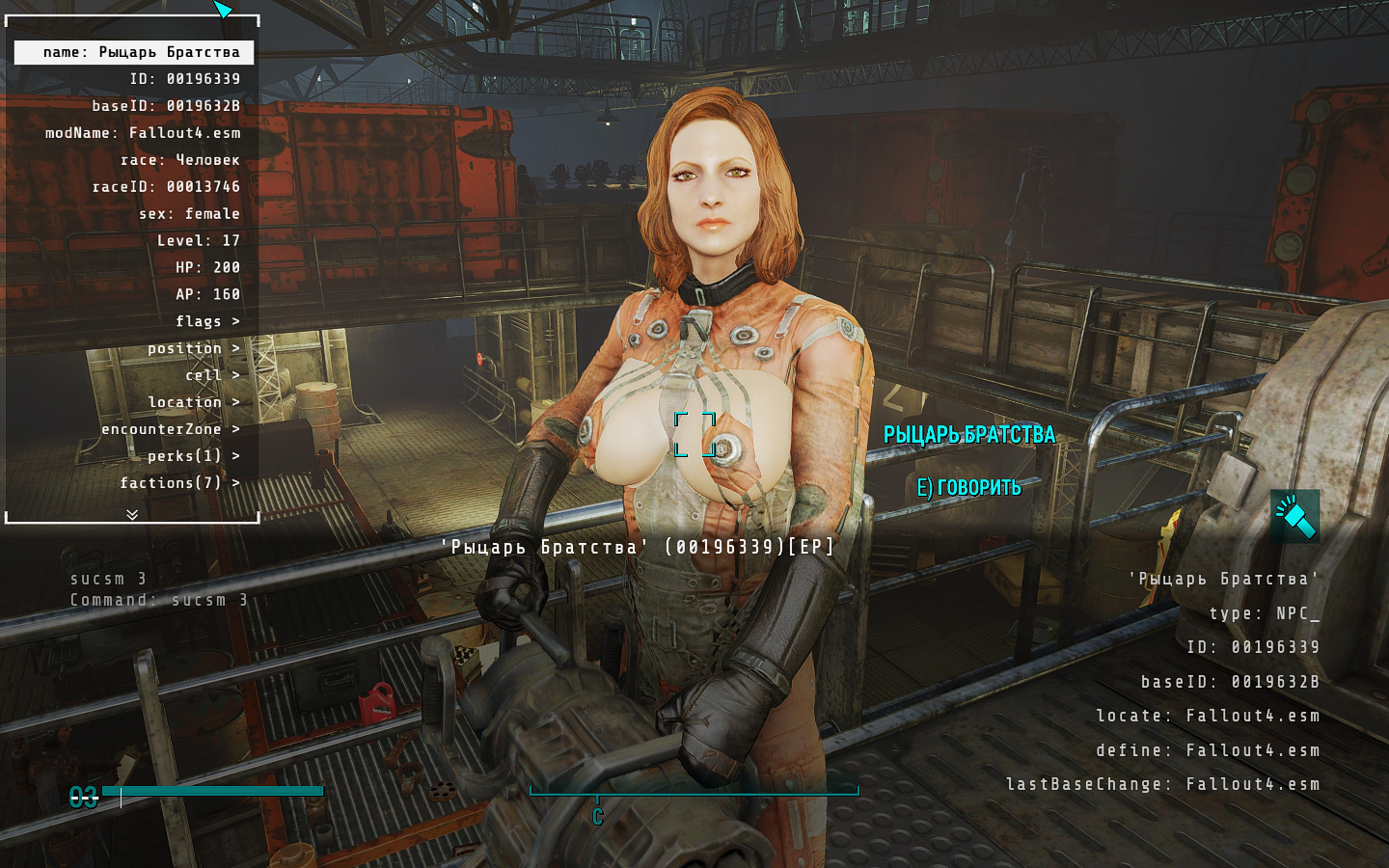Select the modName Fallout4.esm row
1389x868 pixels.
click(x=143, y=133)
